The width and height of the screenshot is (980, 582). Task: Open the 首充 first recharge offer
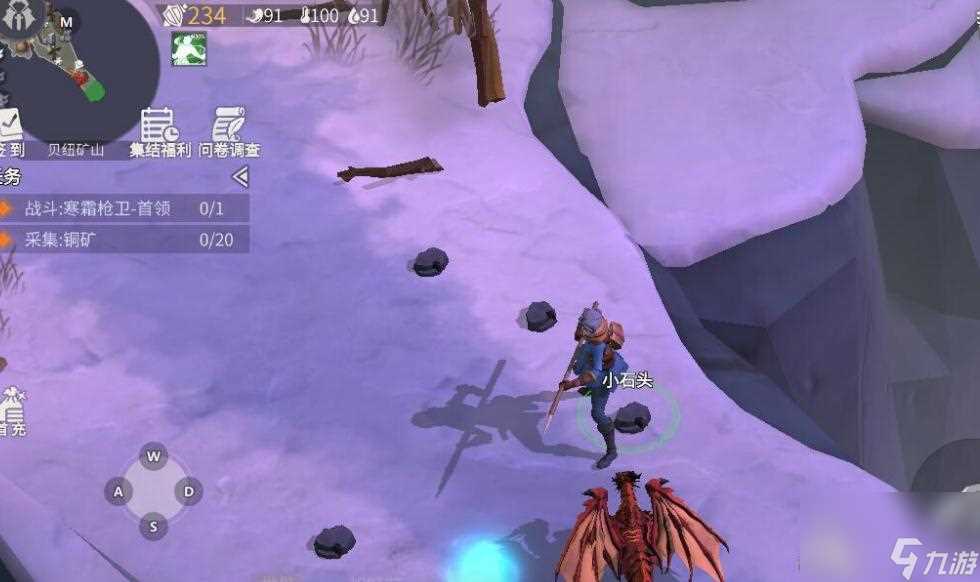pos(12,410)
